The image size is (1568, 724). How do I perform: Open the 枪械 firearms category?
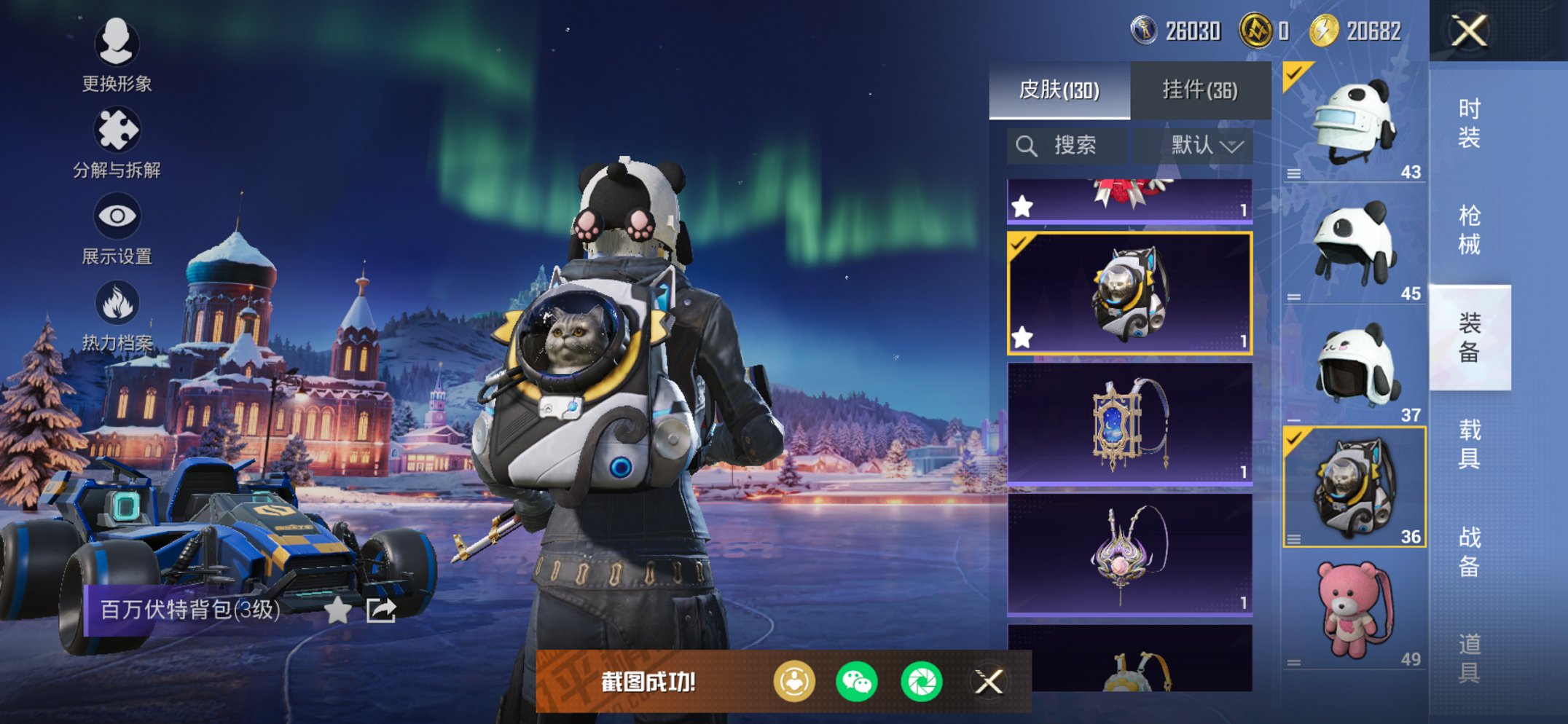[1469, 230]
